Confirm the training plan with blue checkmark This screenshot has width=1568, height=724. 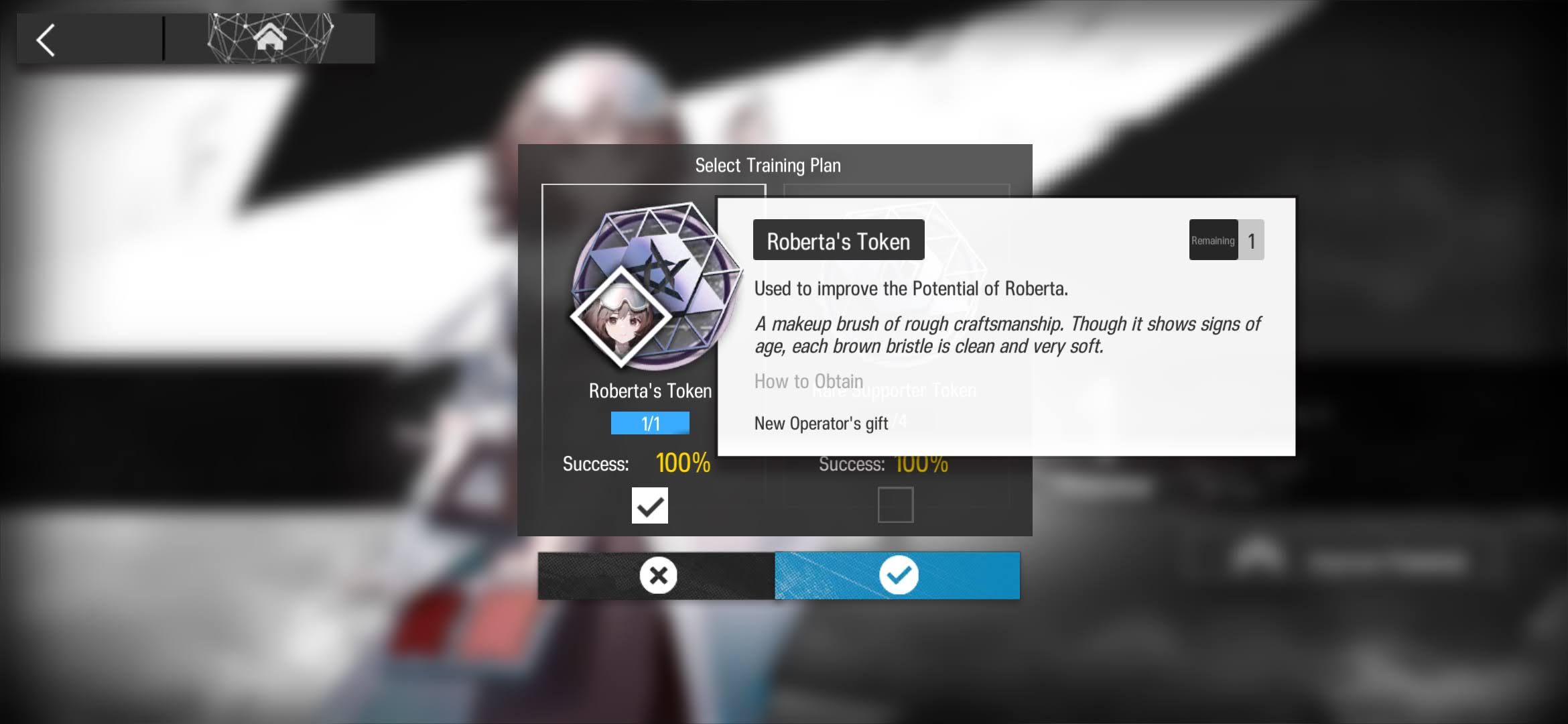click(898, 575)
